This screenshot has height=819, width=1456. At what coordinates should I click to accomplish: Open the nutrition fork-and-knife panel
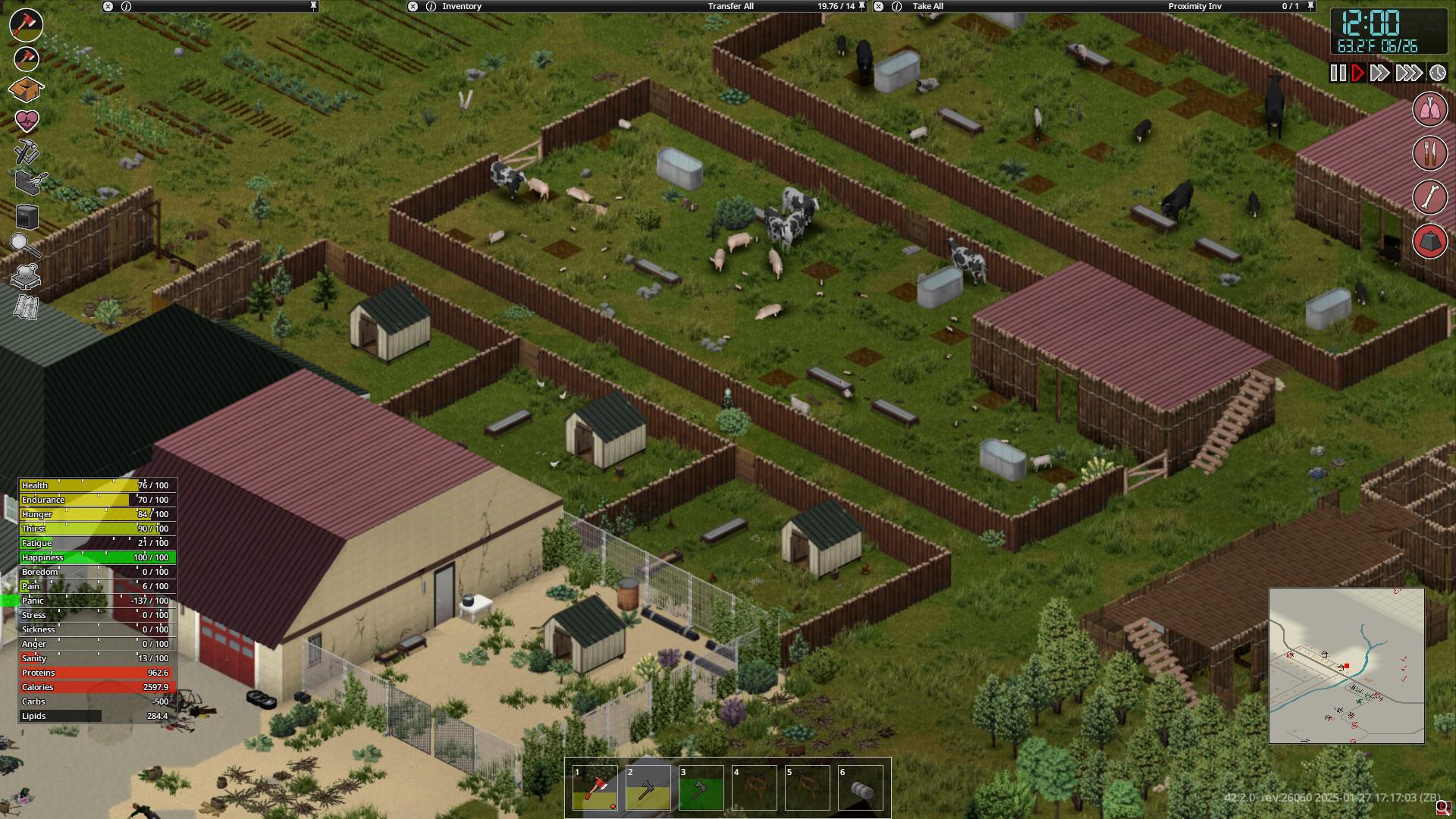[1430, 154]
